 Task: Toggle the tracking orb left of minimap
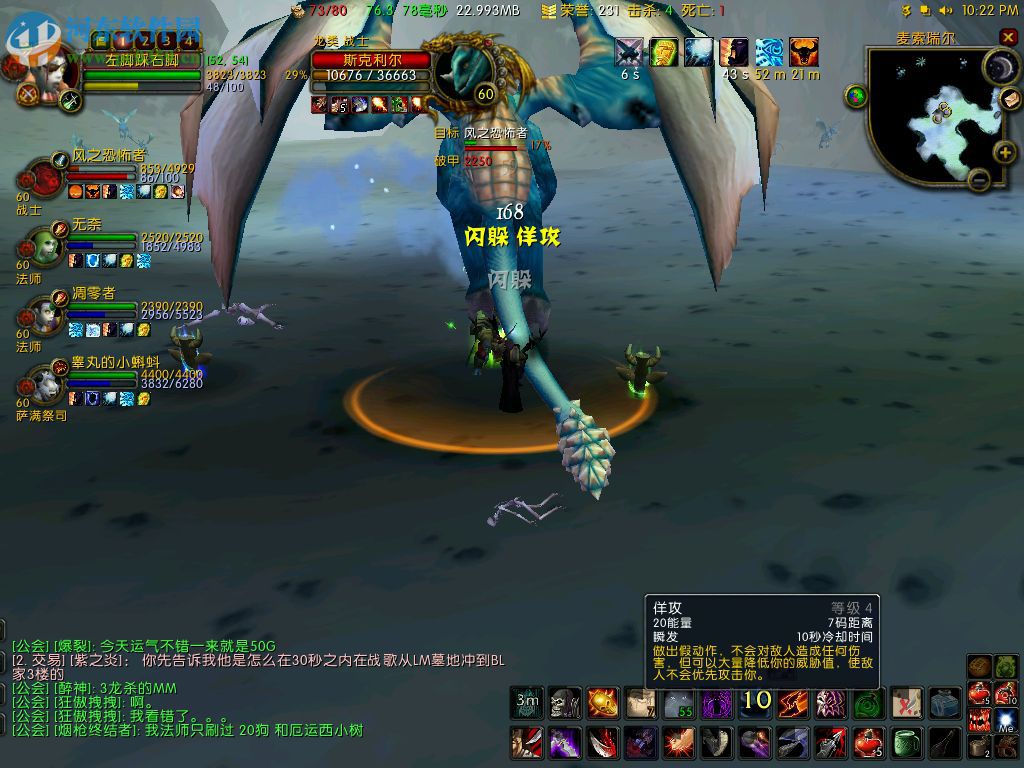[x=856, y=96]
